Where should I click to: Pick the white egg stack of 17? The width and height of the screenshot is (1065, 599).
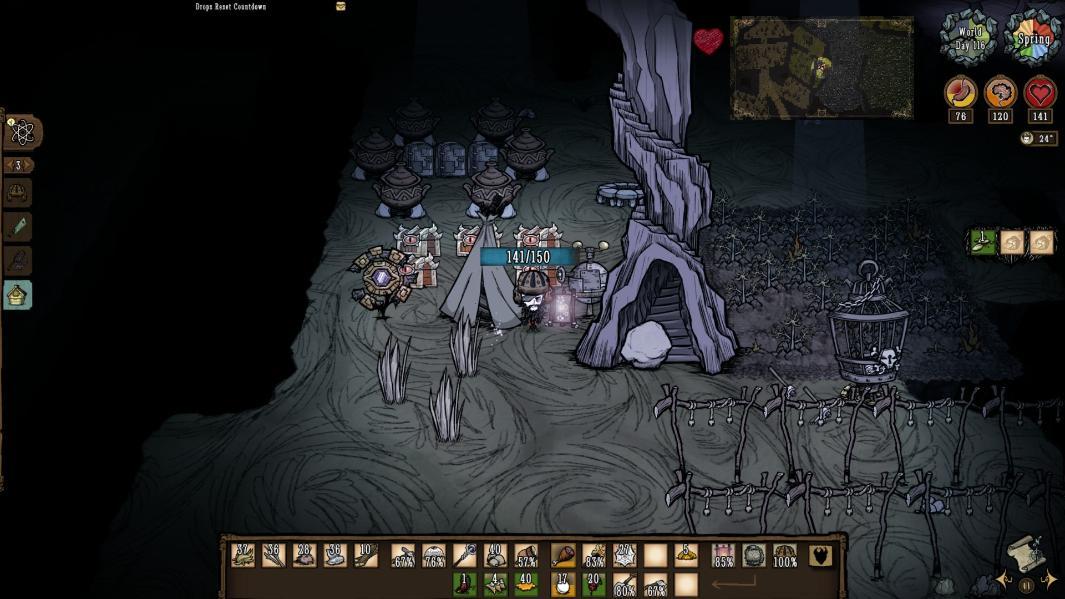coord(563,584)
